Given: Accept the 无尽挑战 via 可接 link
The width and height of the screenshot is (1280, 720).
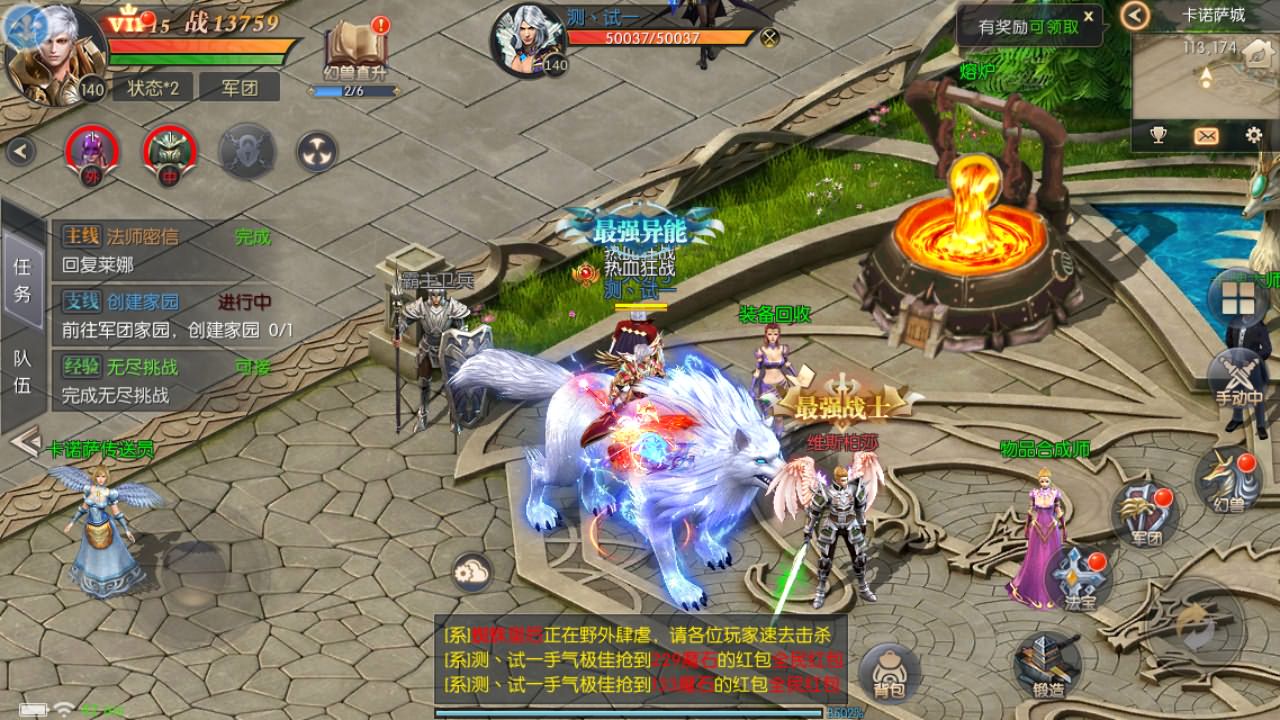Looking at the screenshot, I should tap(253, 366).
